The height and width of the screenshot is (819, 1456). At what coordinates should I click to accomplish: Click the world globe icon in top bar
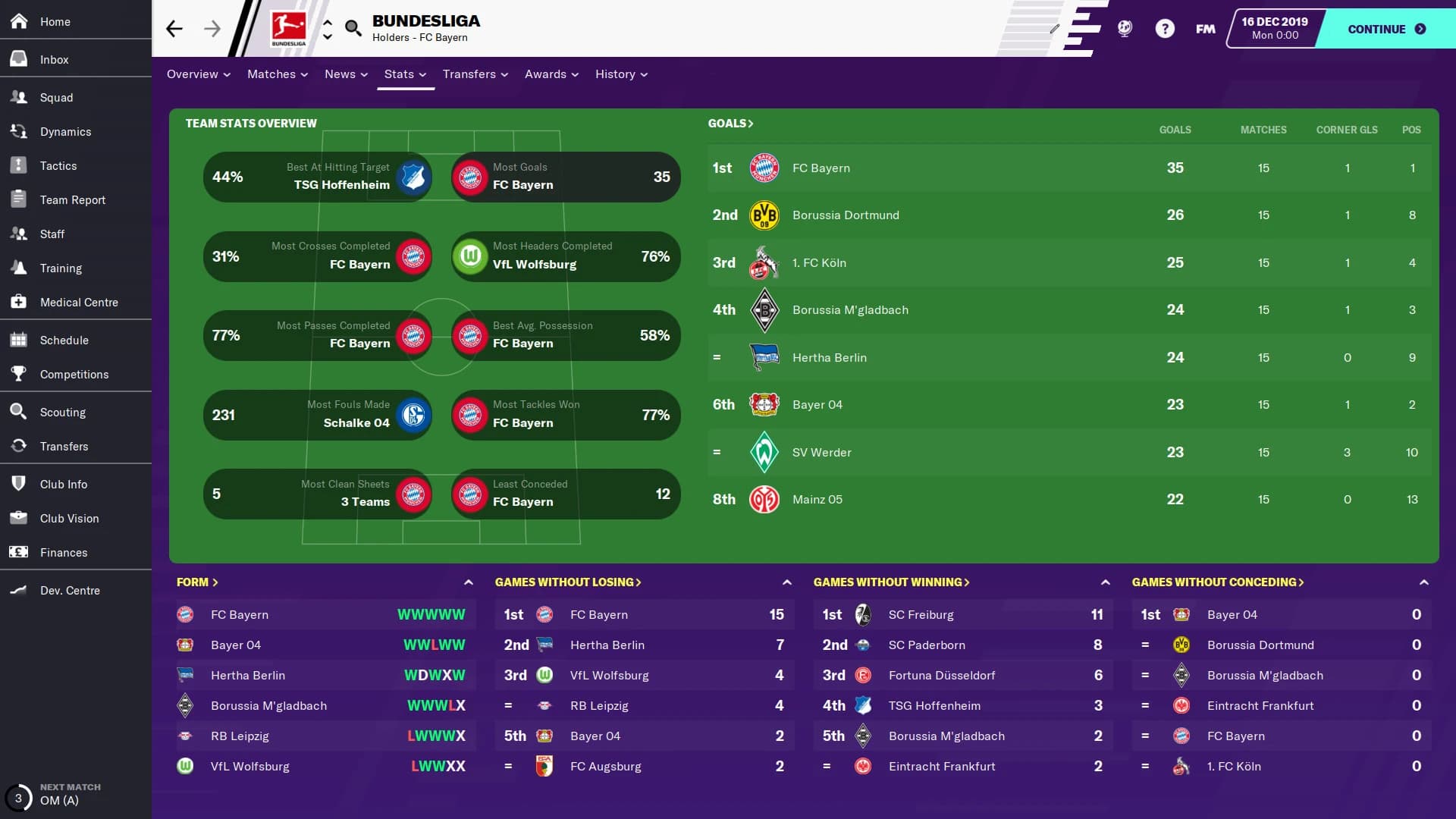point(1124,28)
